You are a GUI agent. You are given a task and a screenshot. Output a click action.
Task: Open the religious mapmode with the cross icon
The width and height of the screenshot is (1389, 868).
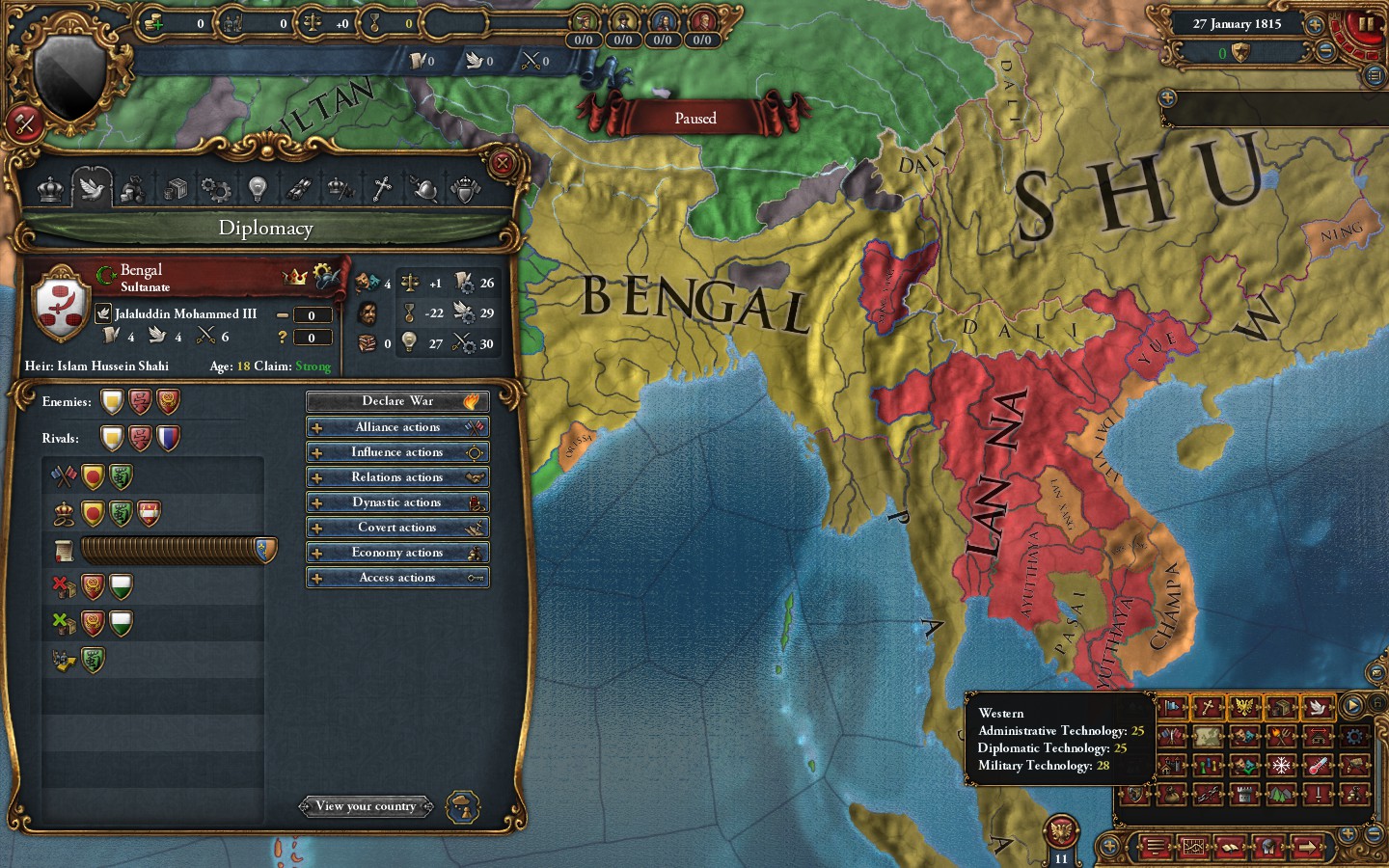1207,708
